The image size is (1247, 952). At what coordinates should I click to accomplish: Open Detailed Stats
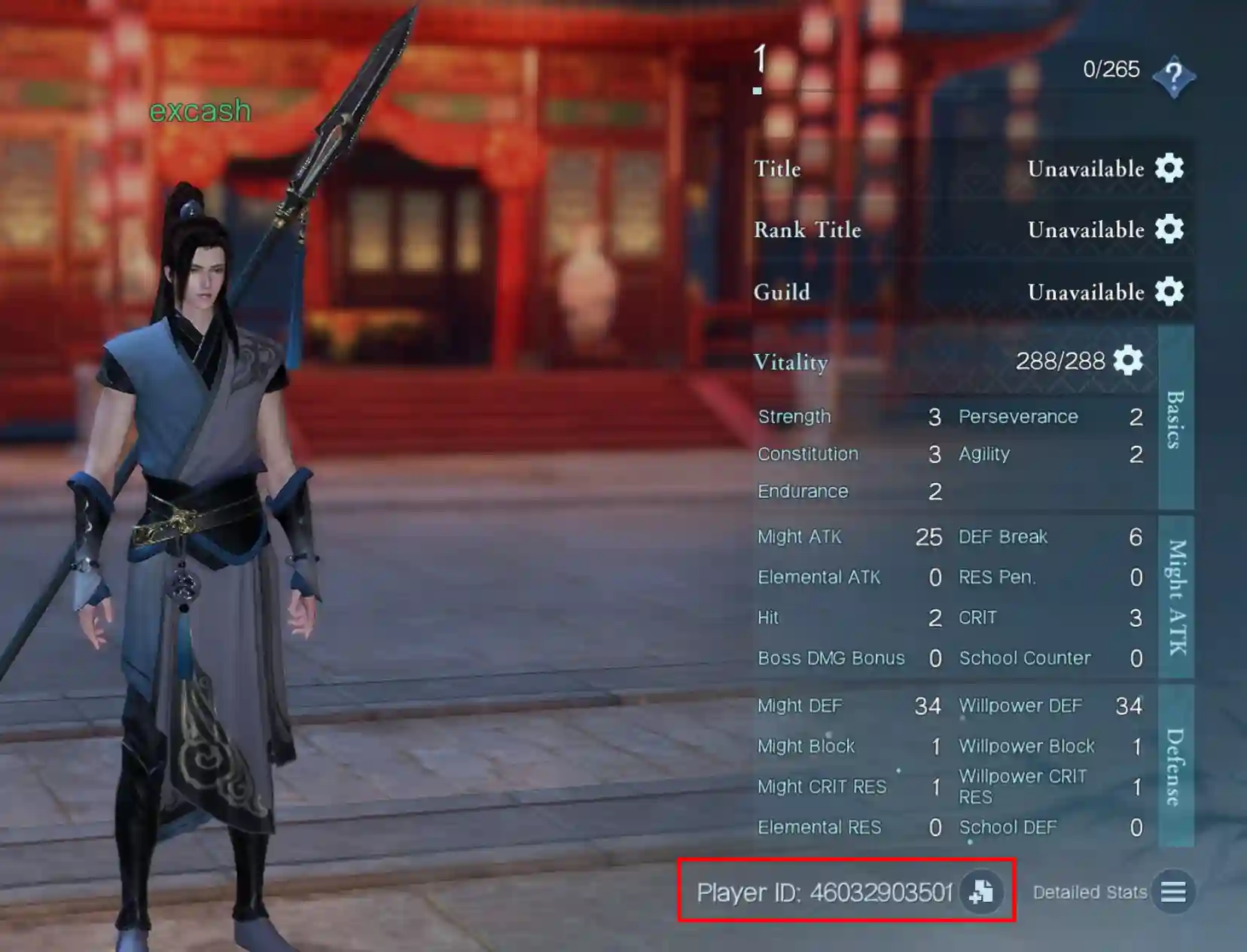1090,892
